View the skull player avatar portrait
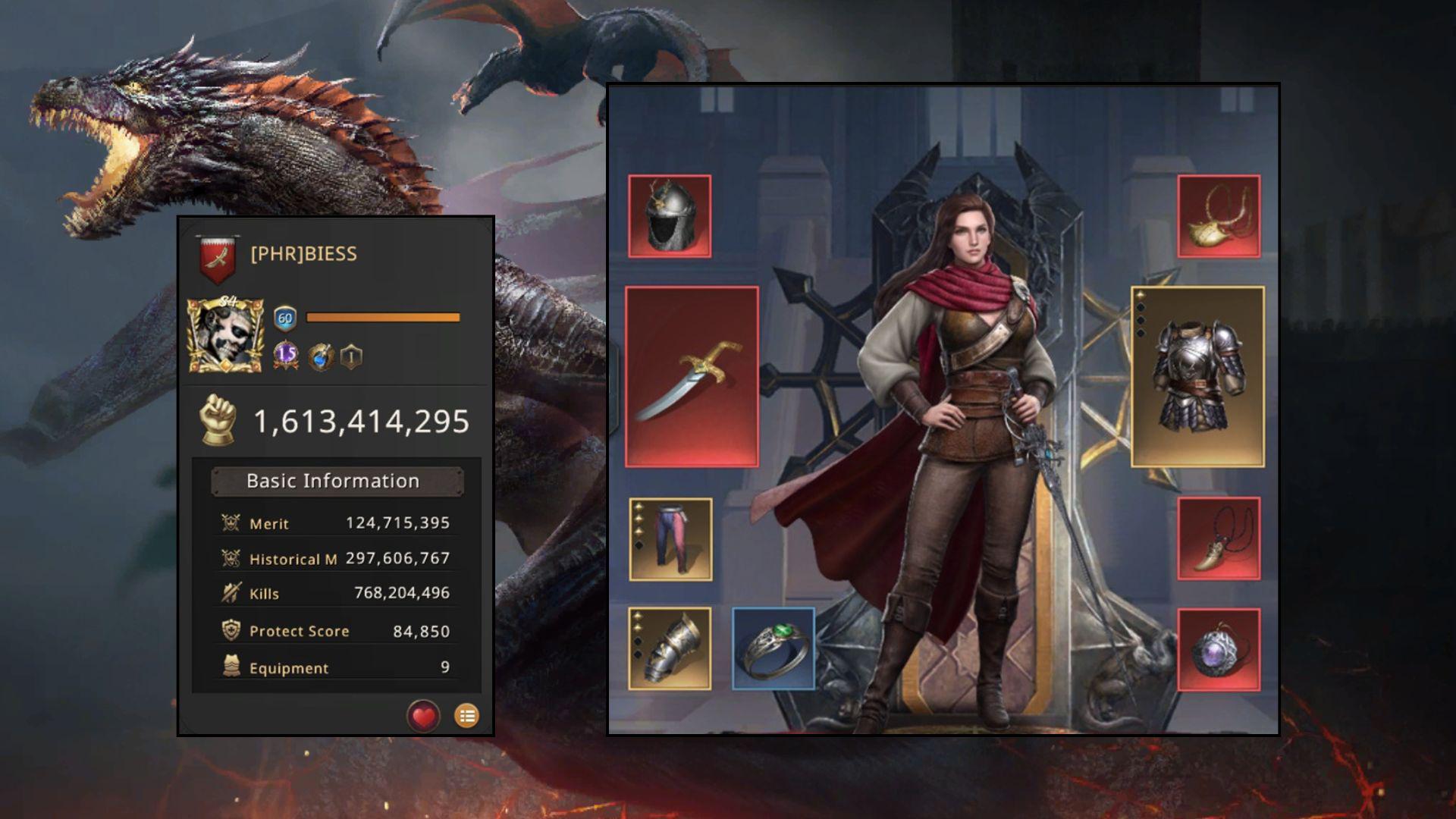Image resolution: width=1456 pixels, height=819 pixels. click(x=225, y=335)
